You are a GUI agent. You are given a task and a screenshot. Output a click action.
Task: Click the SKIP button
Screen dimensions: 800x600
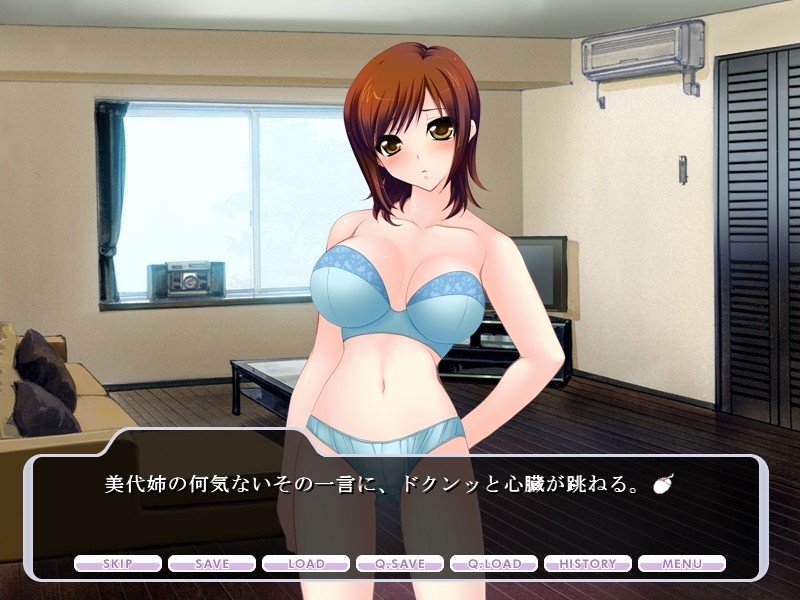coord(118,564)
